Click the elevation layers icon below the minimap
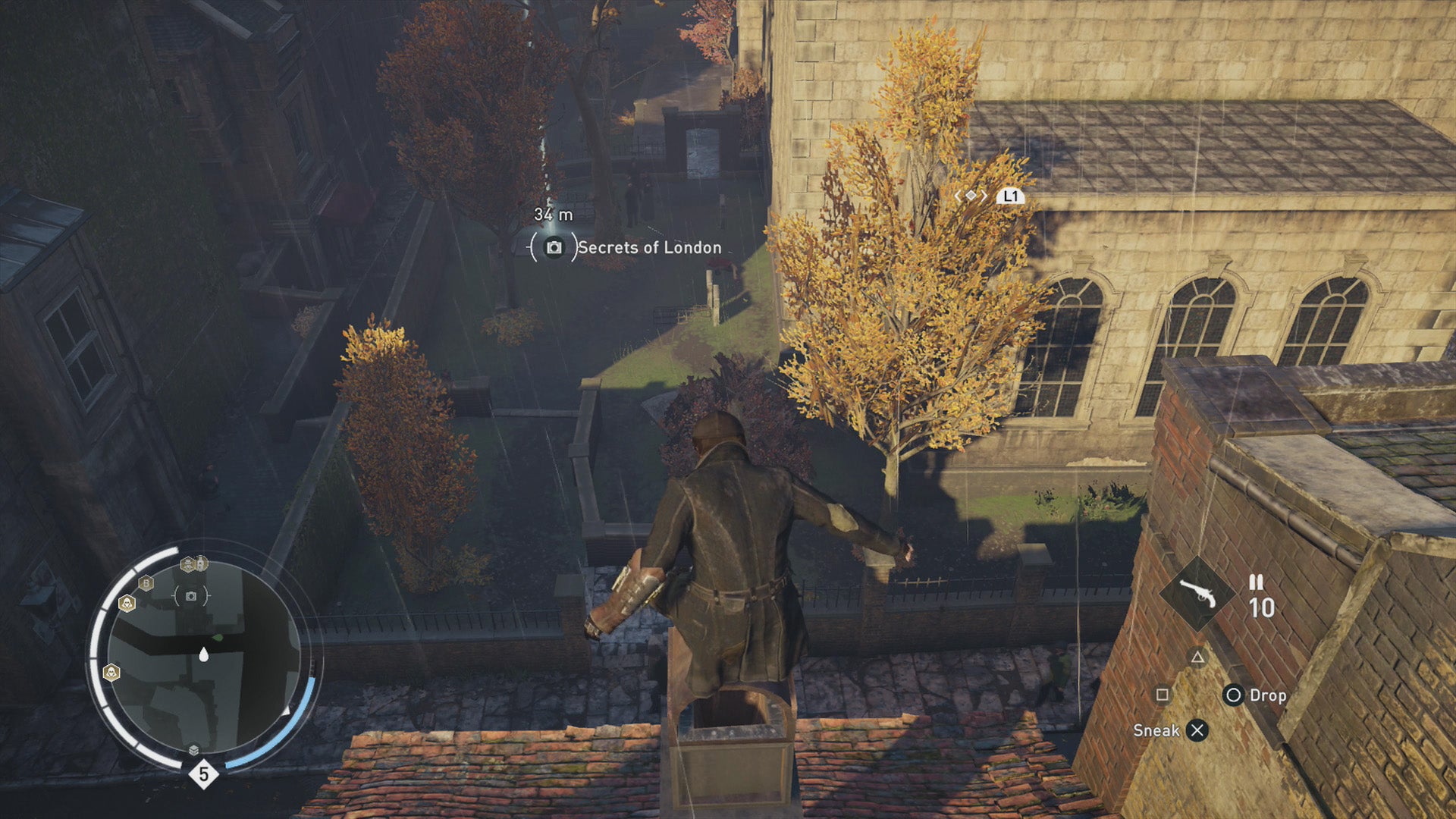The height and width of the screenshot is (819, 1456). [x=193, y=749]
